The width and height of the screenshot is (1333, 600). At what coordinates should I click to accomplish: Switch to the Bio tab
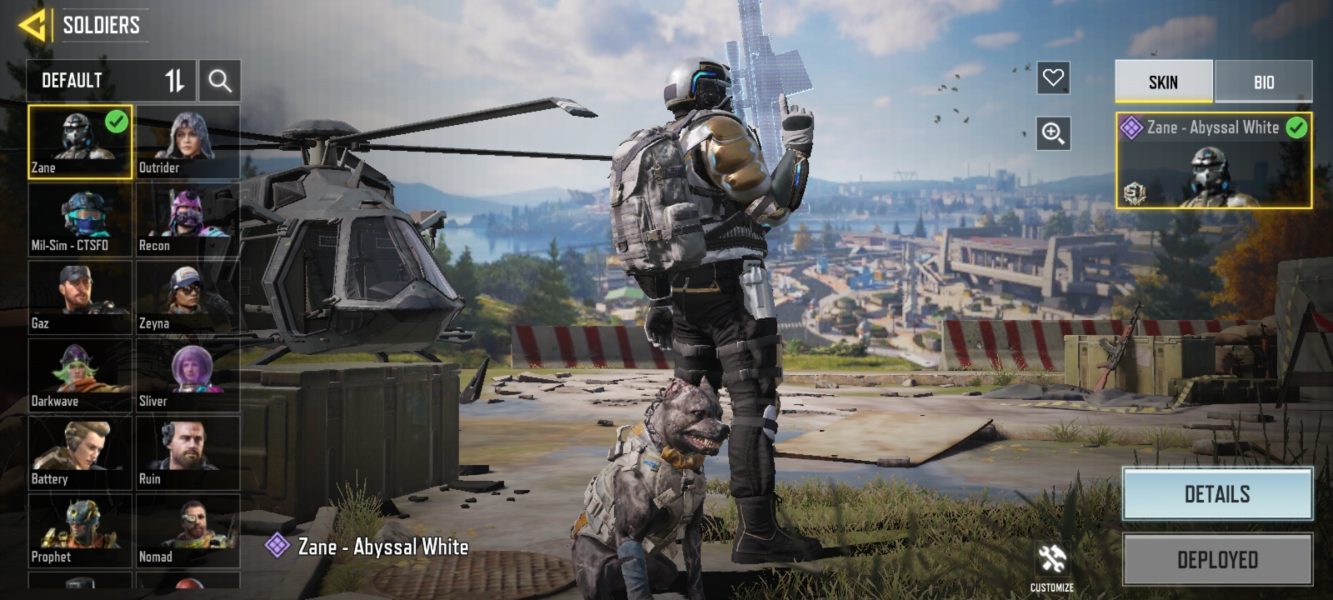tap(1263, 82)
